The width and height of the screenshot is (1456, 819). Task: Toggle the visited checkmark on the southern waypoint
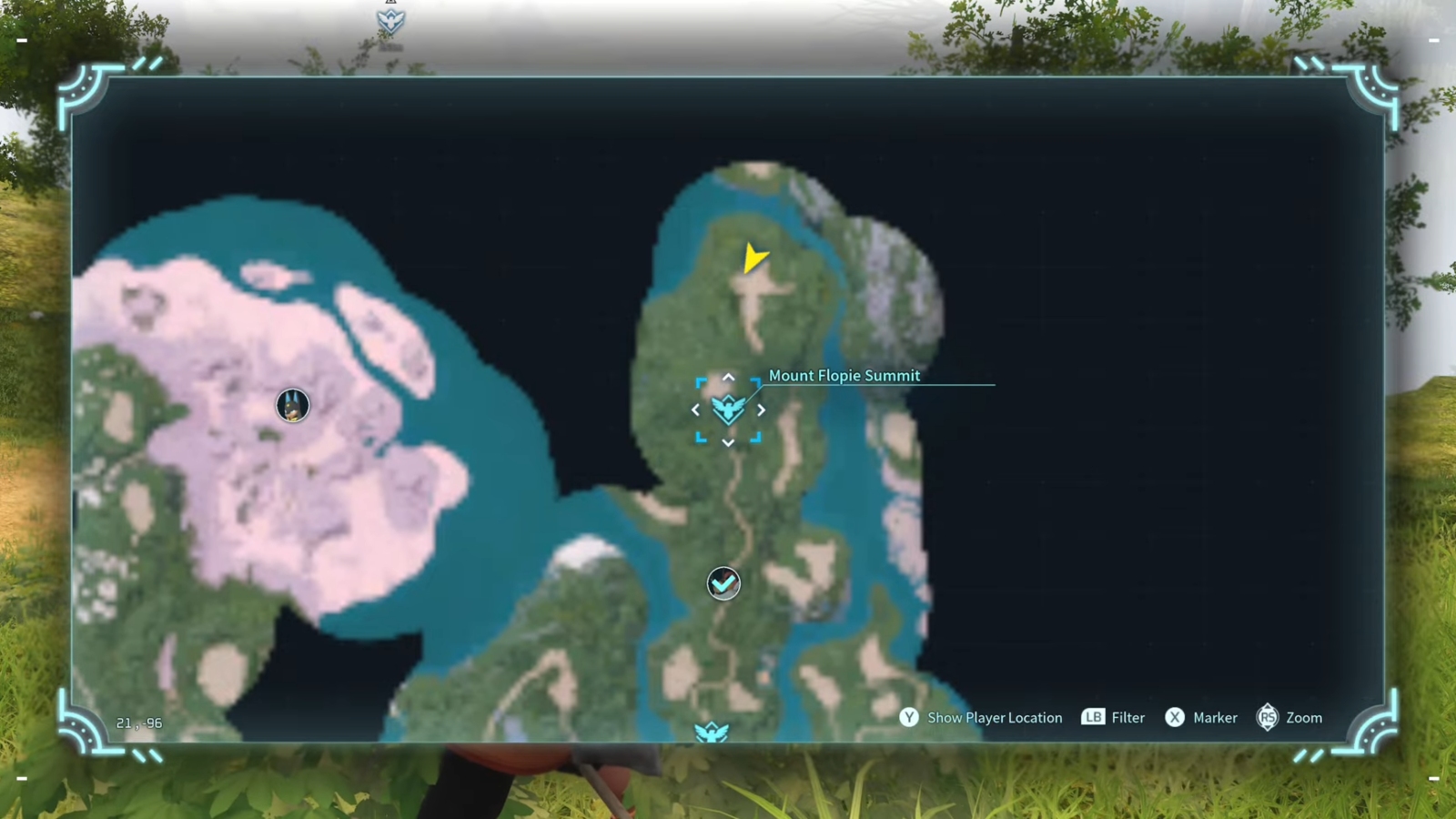click(x=723, y=583)
